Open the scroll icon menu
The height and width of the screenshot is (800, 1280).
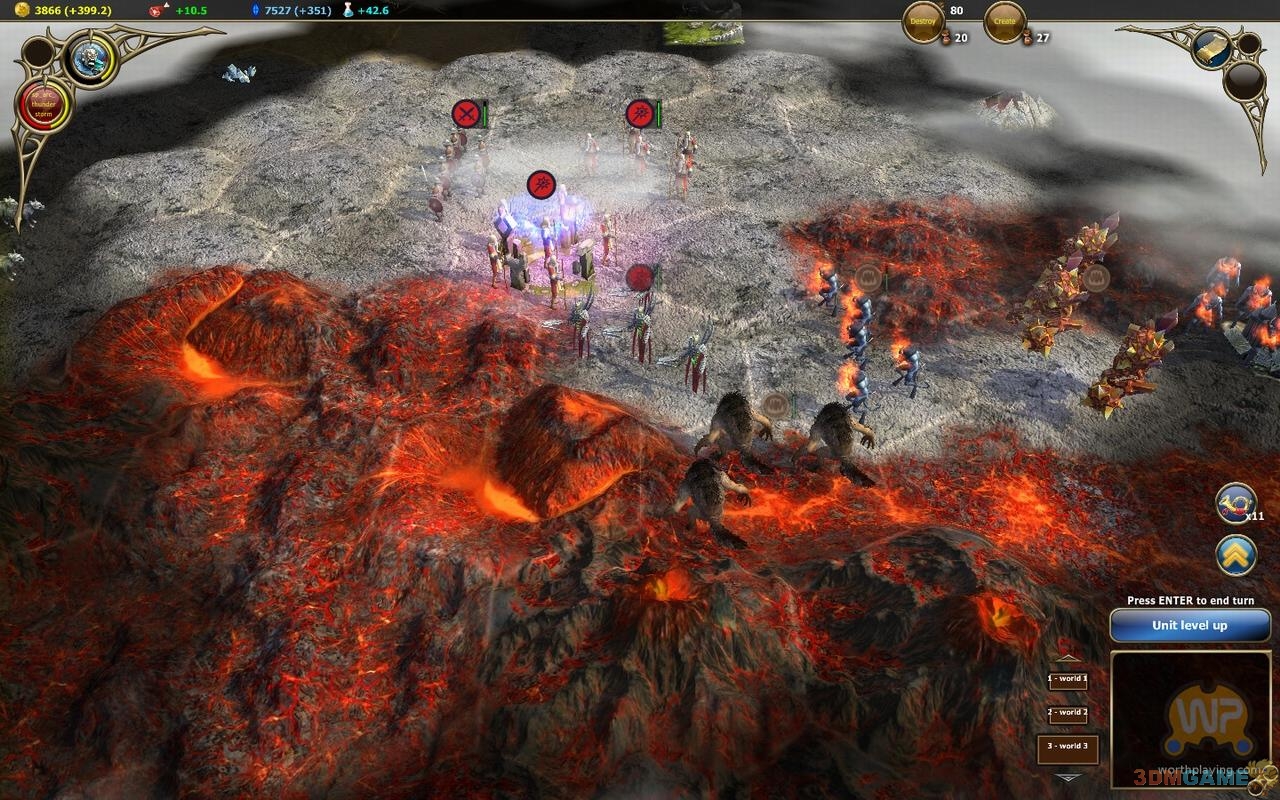1212,47
